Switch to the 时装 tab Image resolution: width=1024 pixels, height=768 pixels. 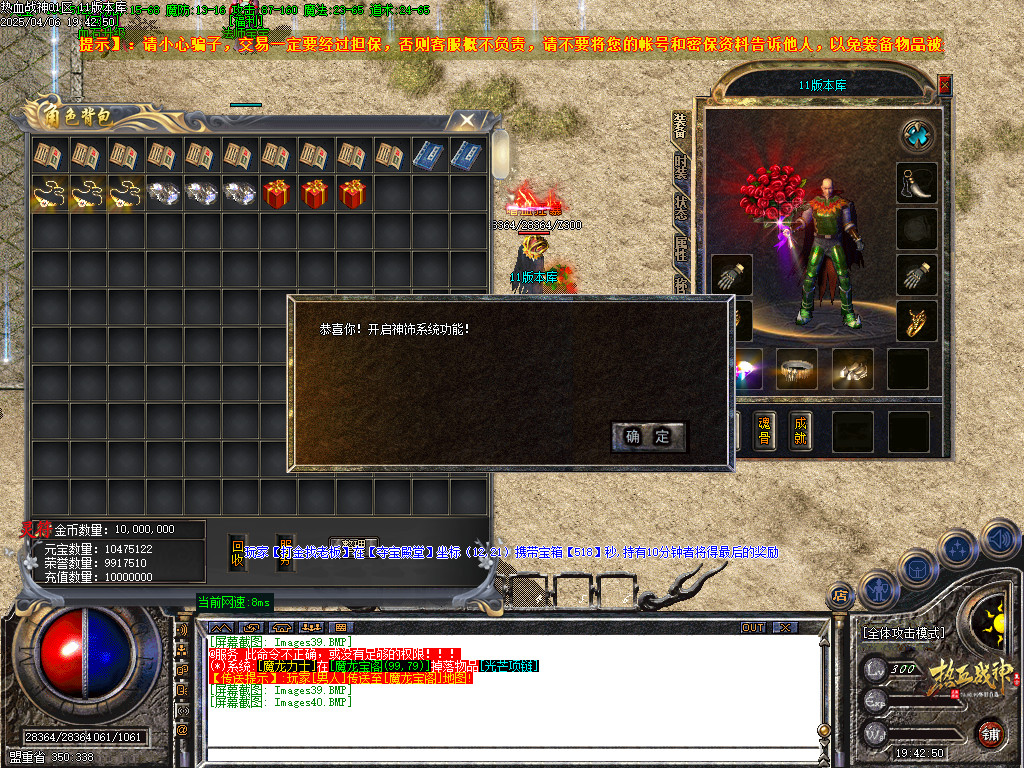[681, 165]
